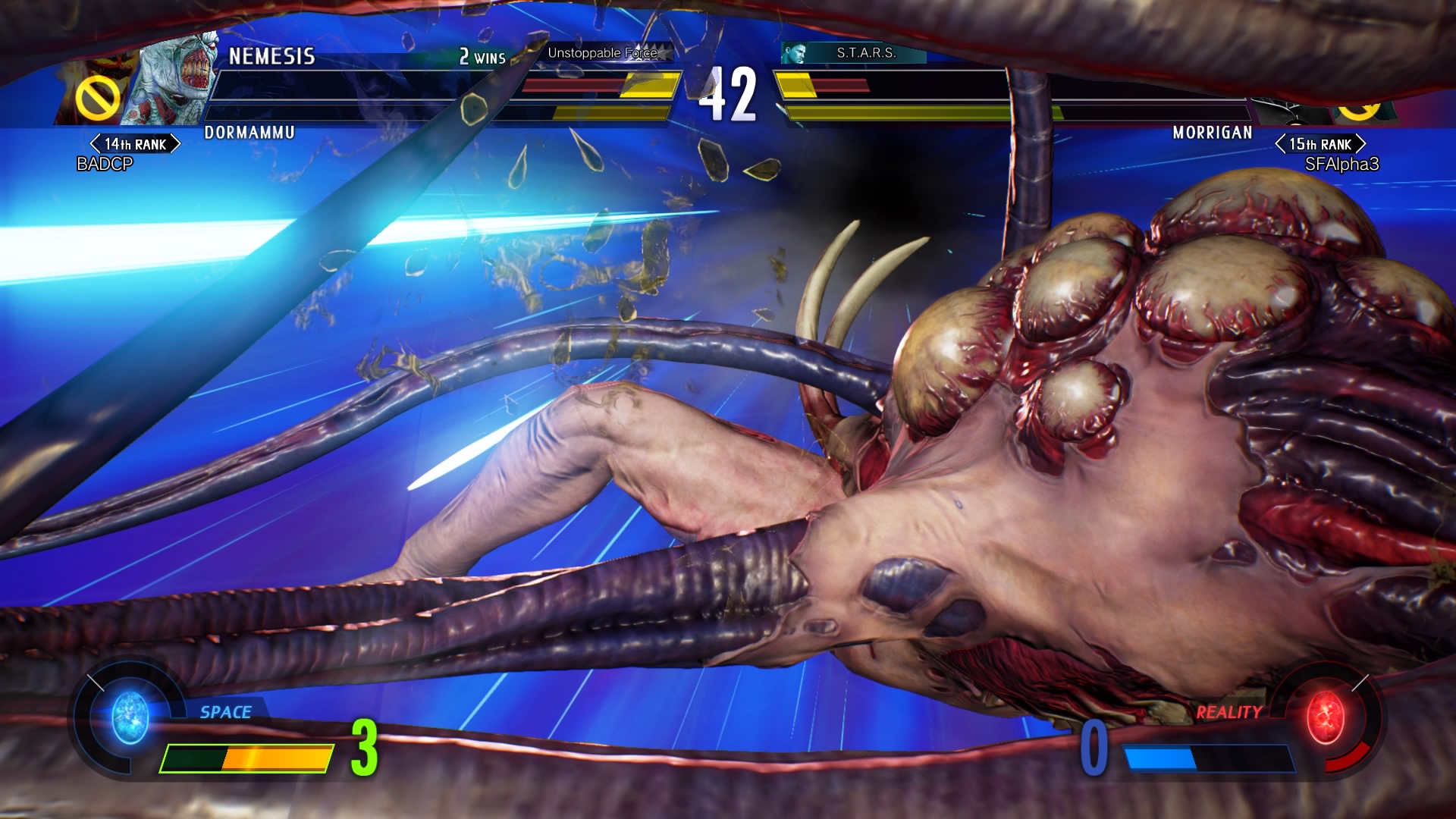Select the 14th Rank badge

[x=135, y=144]
